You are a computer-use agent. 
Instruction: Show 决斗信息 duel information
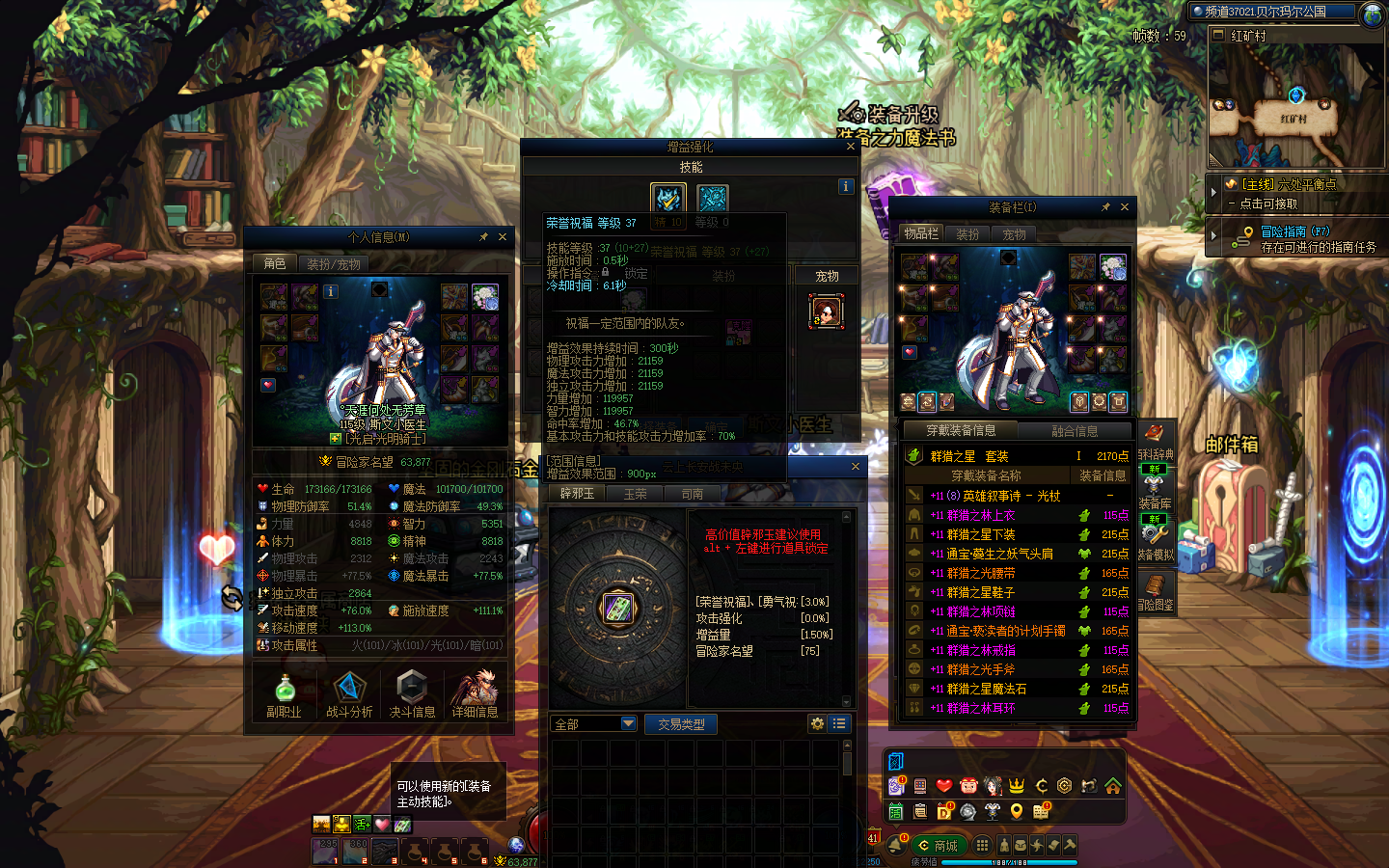point(412,694)
